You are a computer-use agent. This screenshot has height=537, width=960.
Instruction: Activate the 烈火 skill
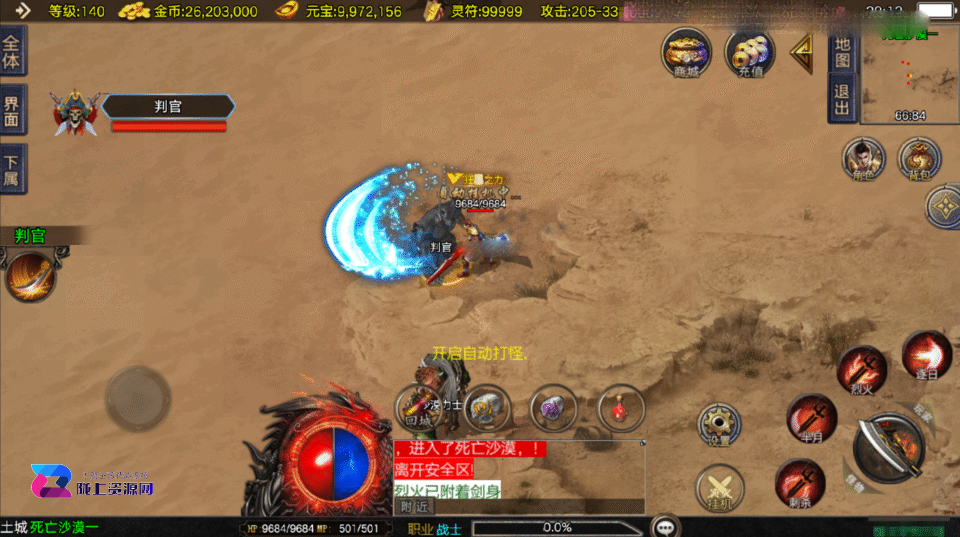[861, 371]
